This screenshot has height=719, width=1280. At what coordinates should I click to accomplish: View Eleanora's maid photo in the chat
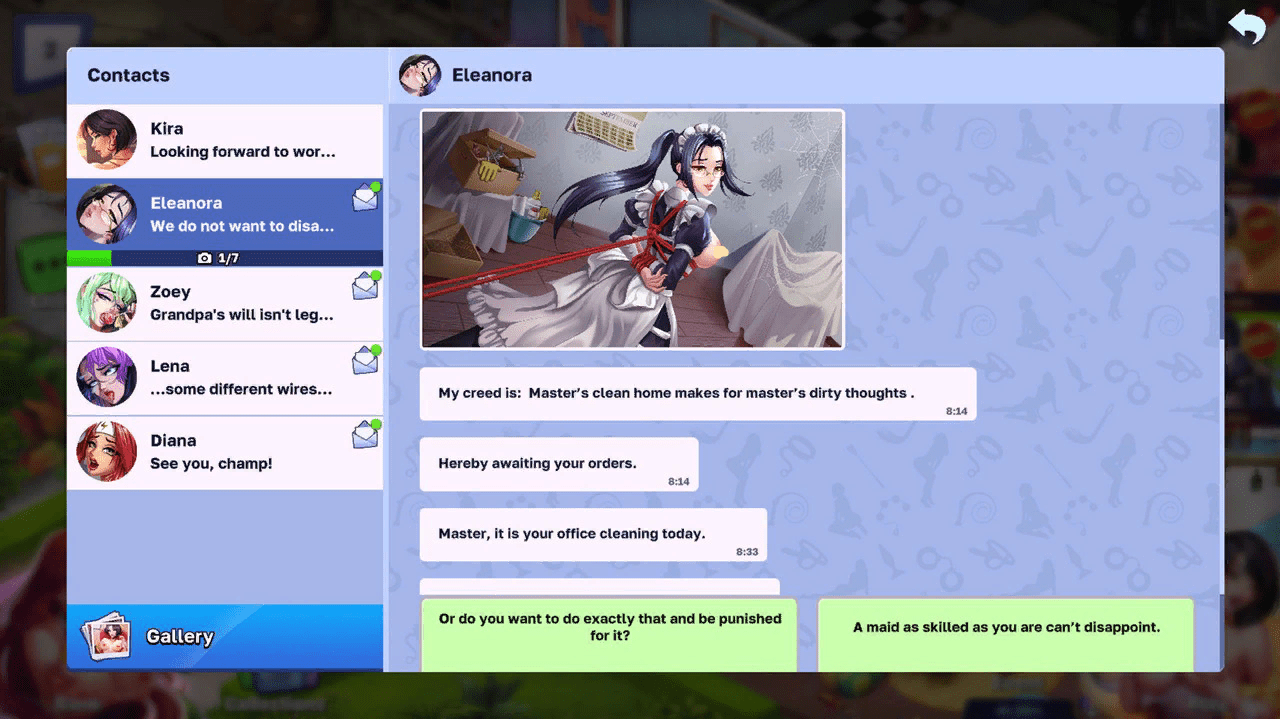(x=632, y=229)
